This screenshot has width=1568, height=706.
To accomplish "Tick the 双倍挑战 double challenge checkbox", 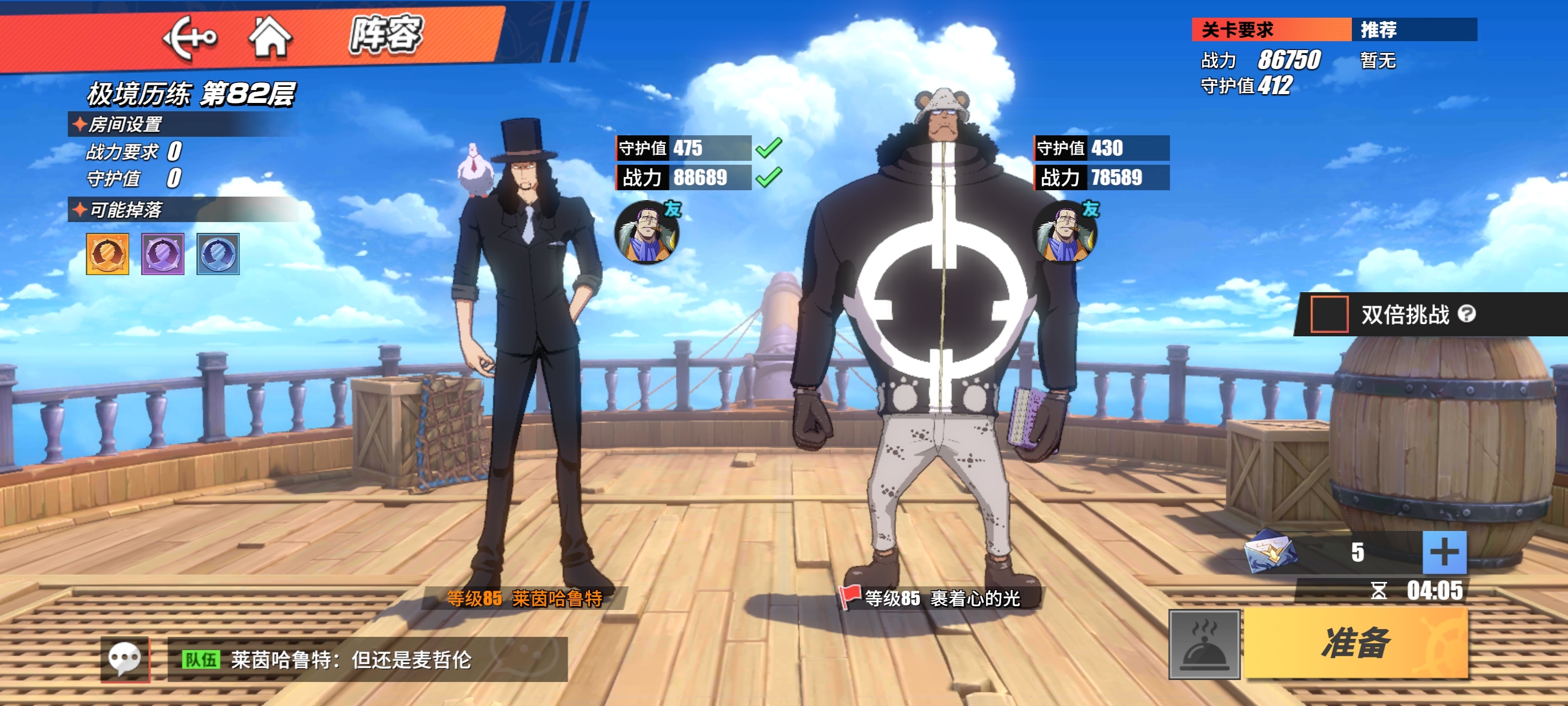I will pyautogui.click(x=1328, y=314).
